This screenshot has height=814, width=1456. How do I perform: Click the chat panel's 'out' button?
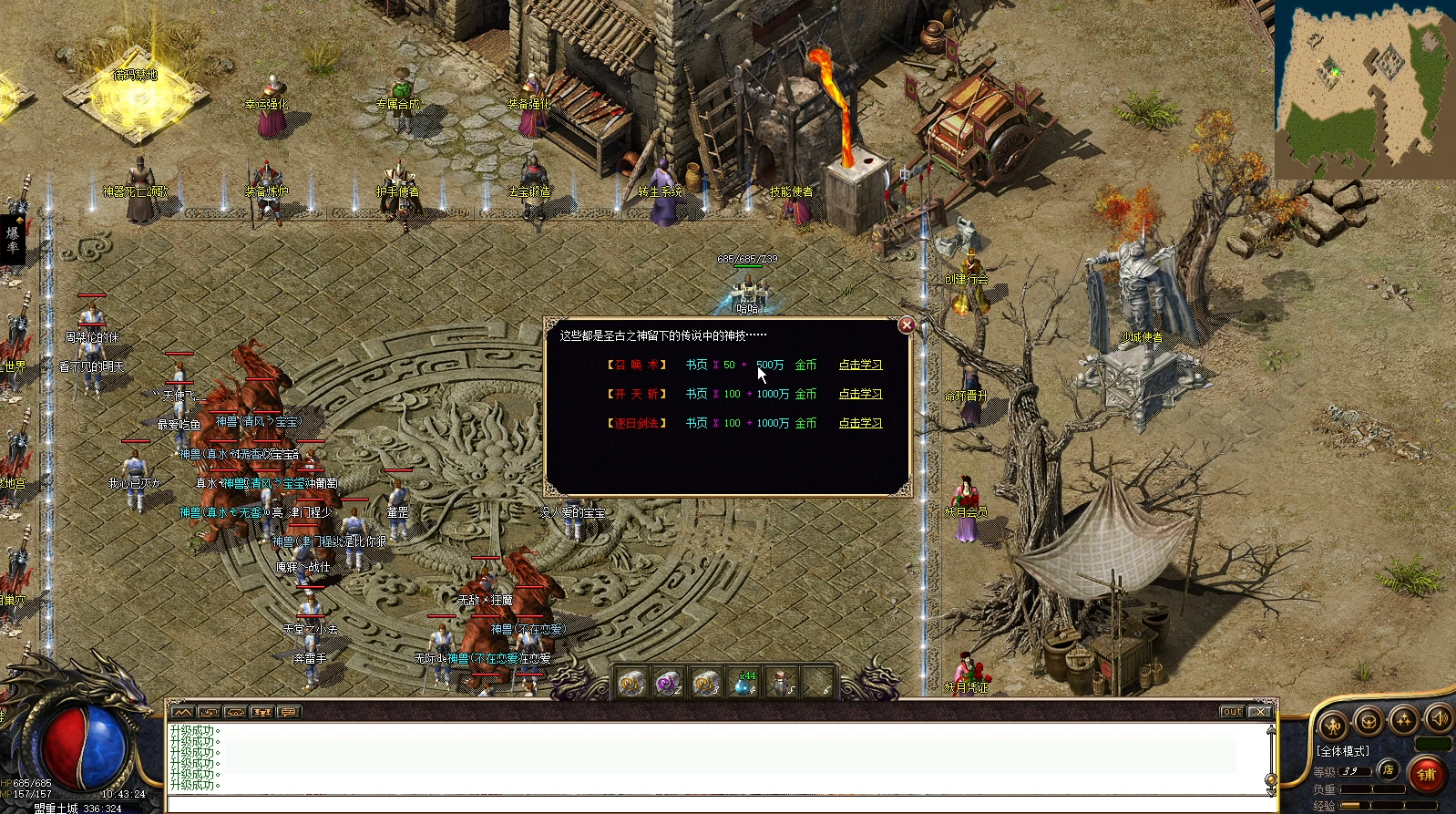point(1232,712)
